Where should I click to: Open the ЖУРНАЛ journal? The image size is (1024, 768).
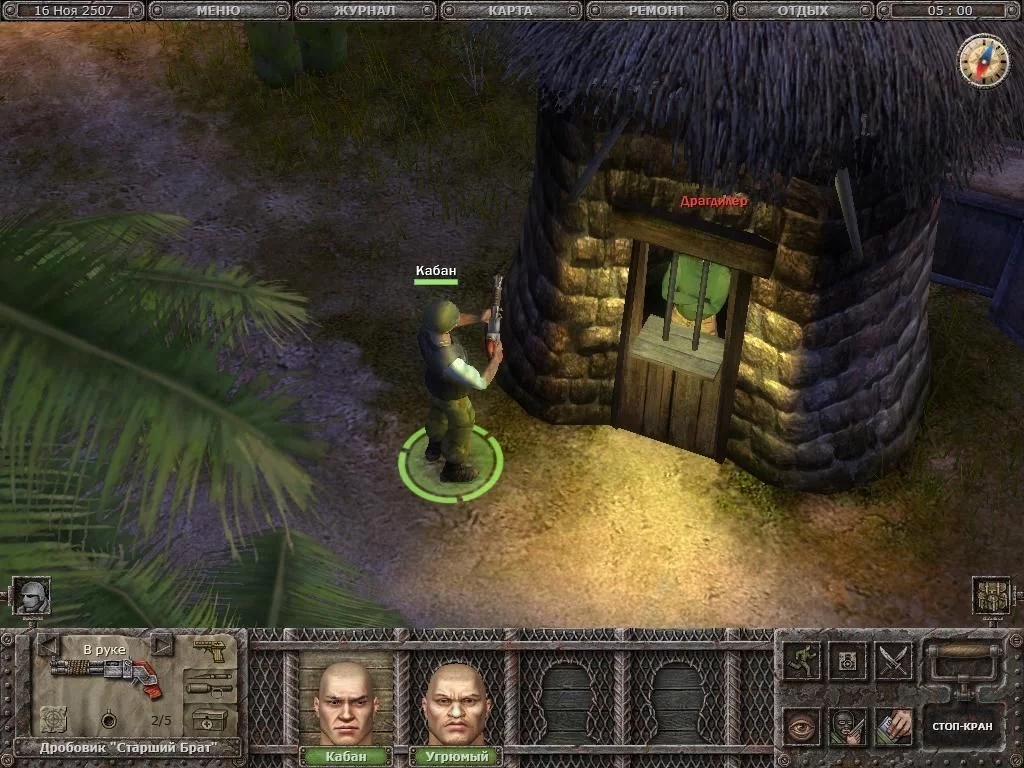coord(364,11)
